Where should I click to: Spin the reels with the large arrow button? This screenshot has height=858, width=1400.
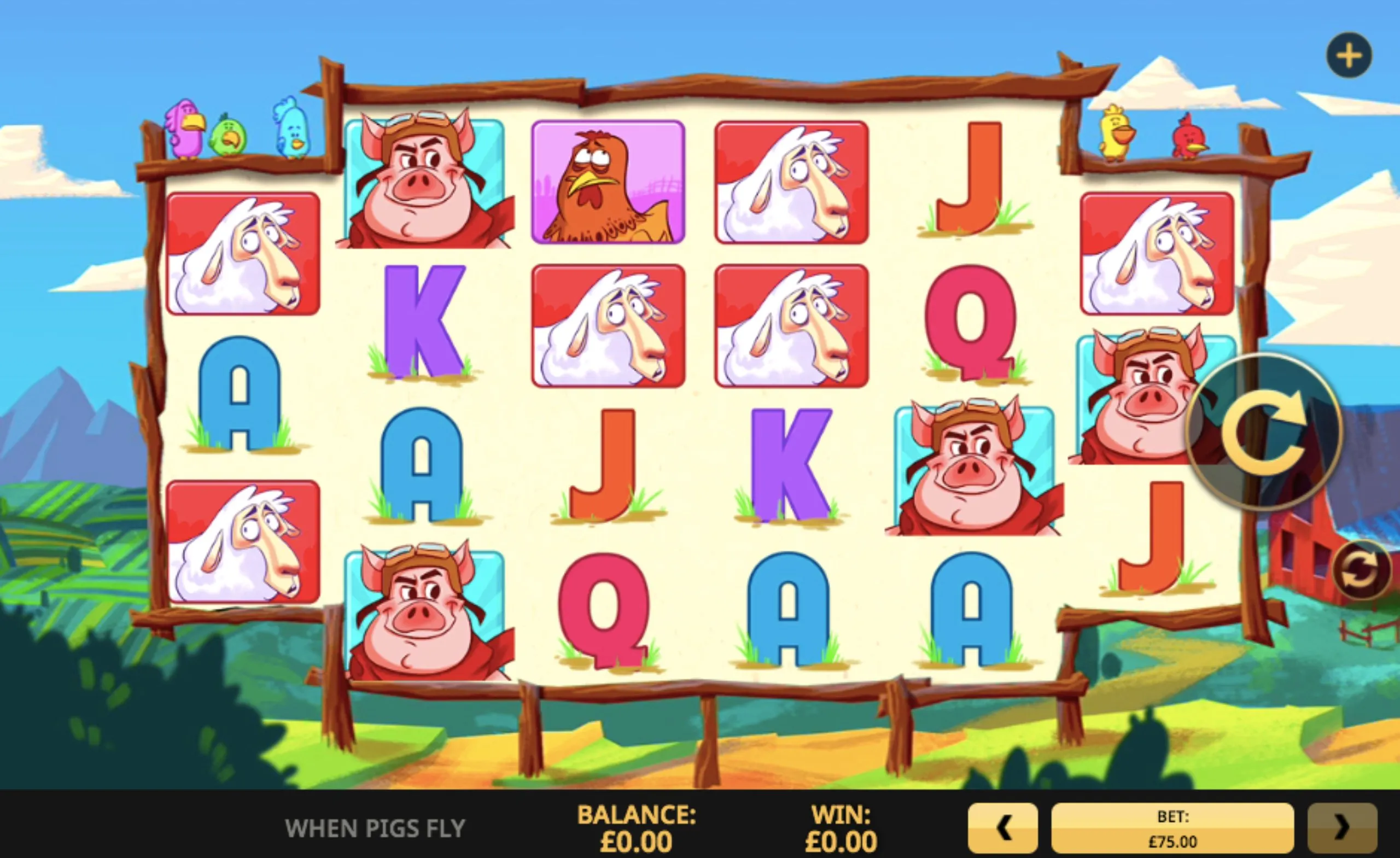1264,432
